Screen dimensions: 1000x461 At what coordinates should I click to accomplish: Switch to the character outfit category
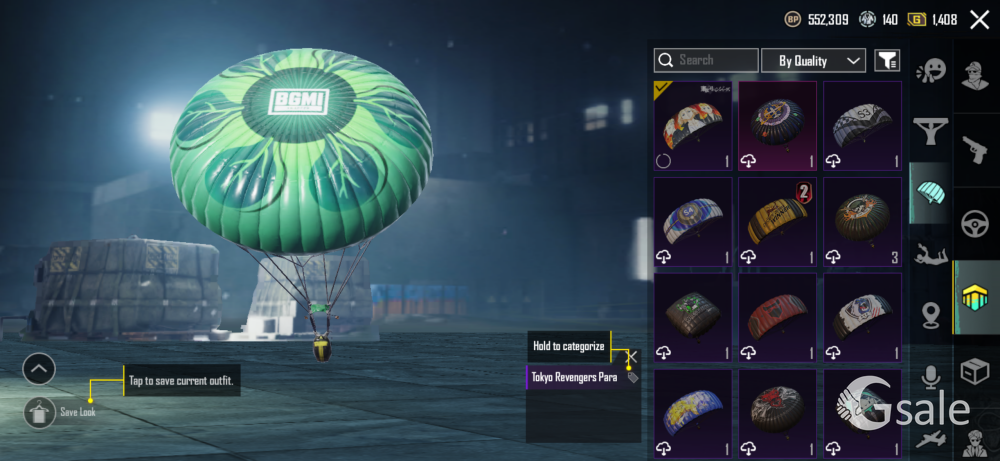[x=975, y=76]
